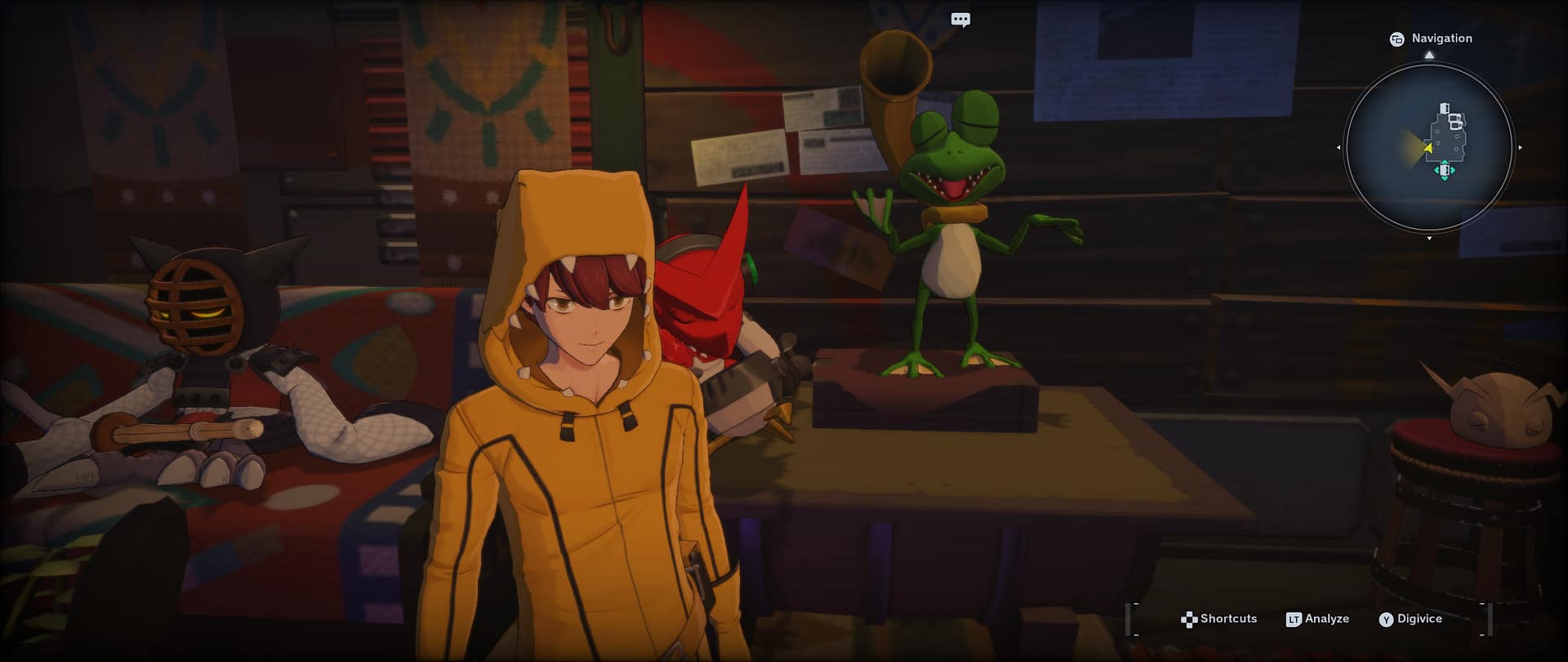Click the Navigation mode icon beside its label
Image resolution: width=1568 pixels, height=662 pixels.
click(1397, 38)
